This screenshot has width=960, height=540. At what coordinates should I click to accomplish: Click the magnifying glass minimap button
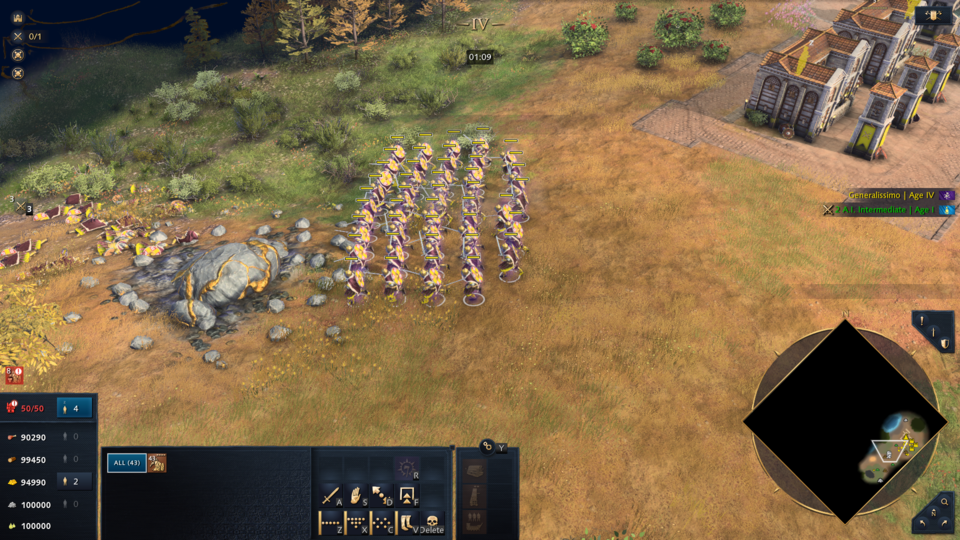coord(945,501)
